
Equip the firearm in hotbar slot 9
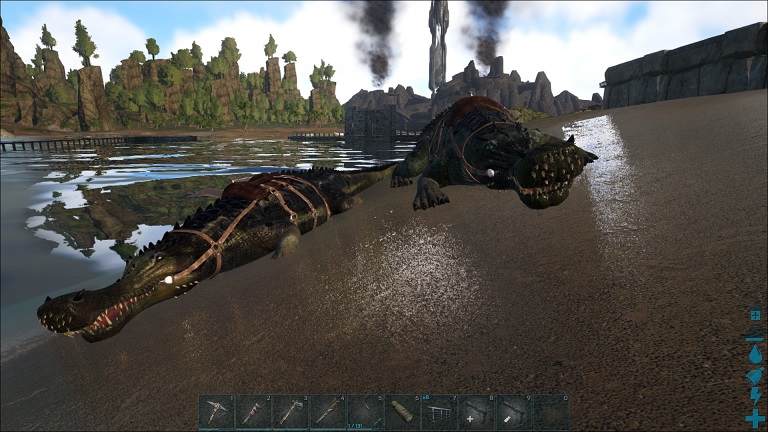tap(513, 412)
